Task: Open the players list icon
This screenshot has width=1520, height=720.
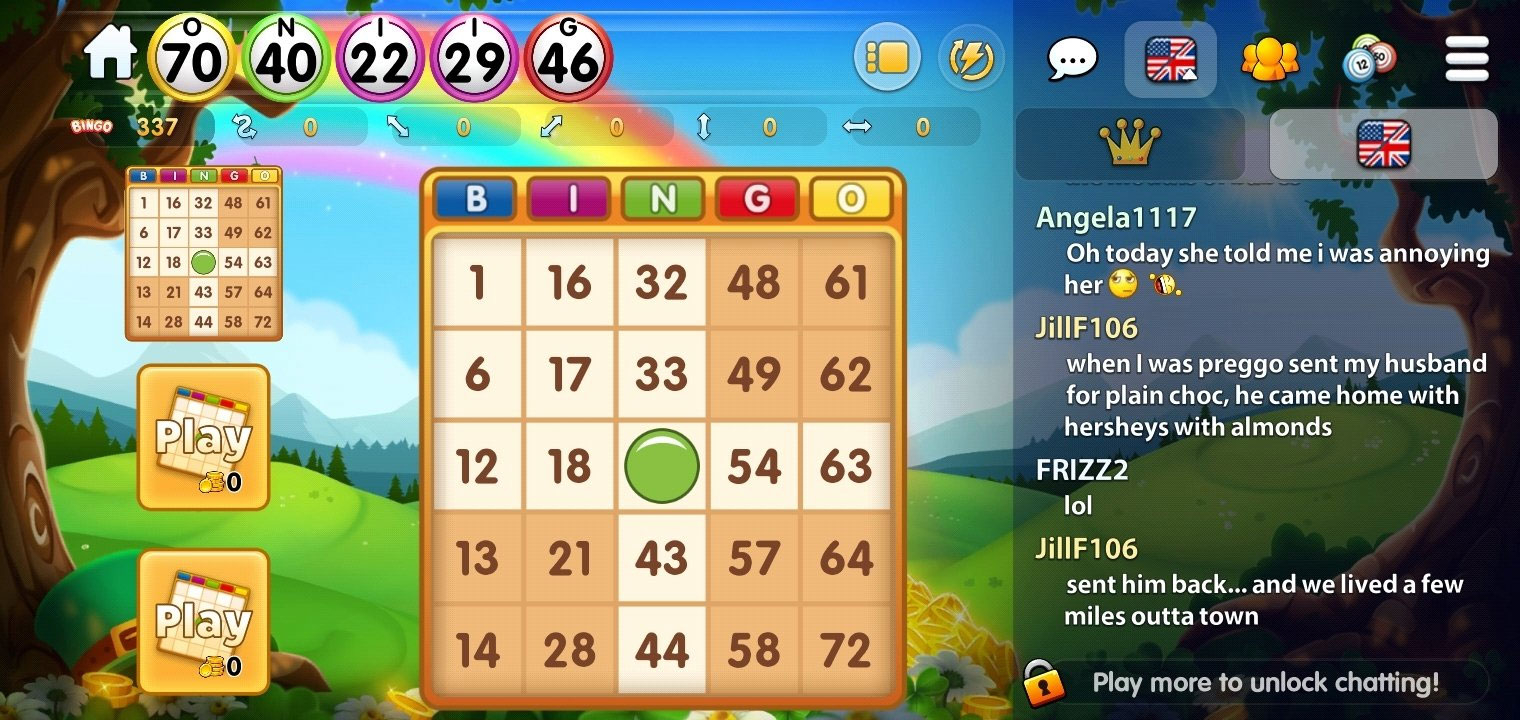Action: coord(1268,60)
